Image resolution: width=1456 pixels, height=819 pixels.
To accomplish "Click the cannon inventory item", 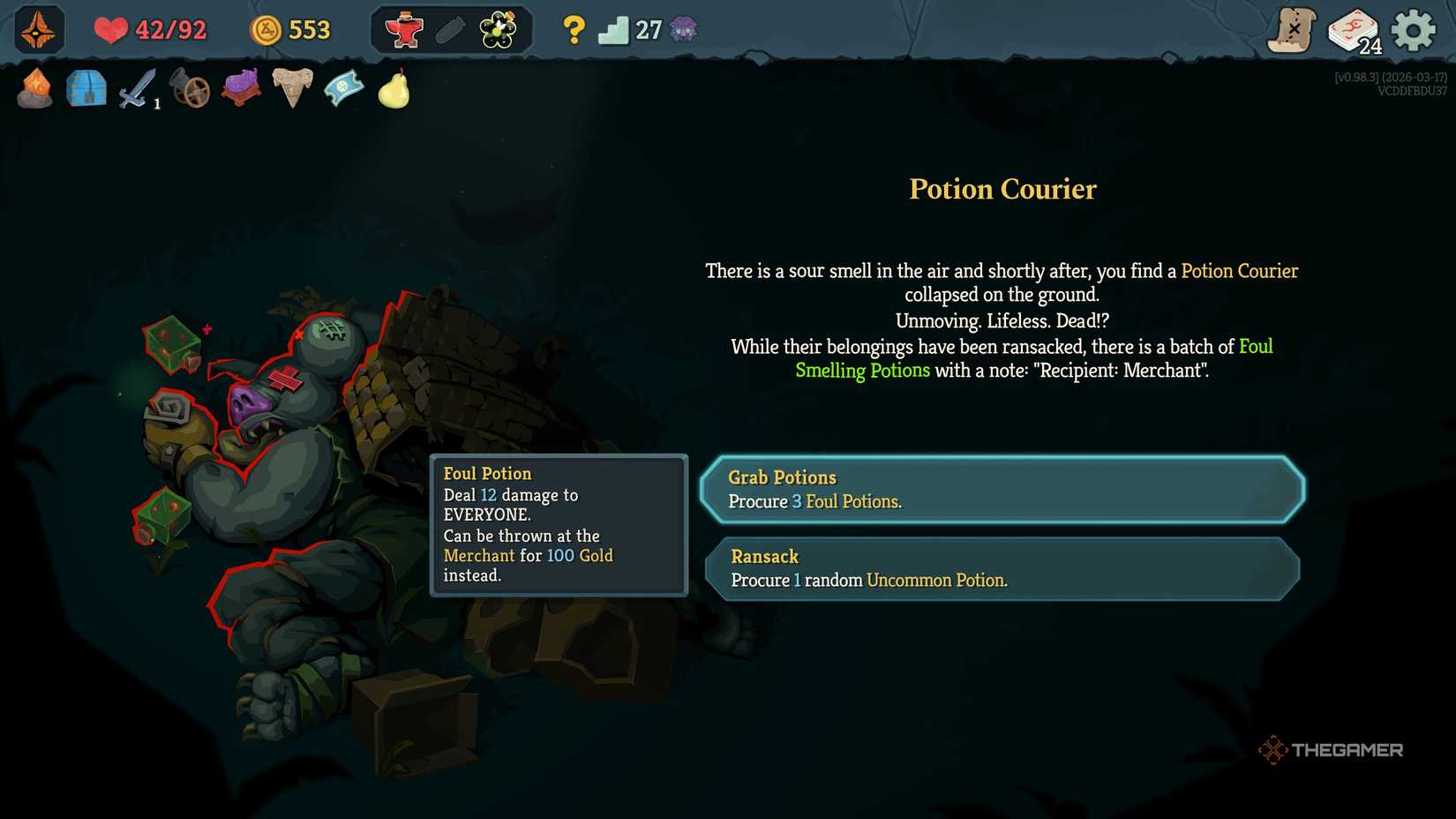I will tap(191, 88).
